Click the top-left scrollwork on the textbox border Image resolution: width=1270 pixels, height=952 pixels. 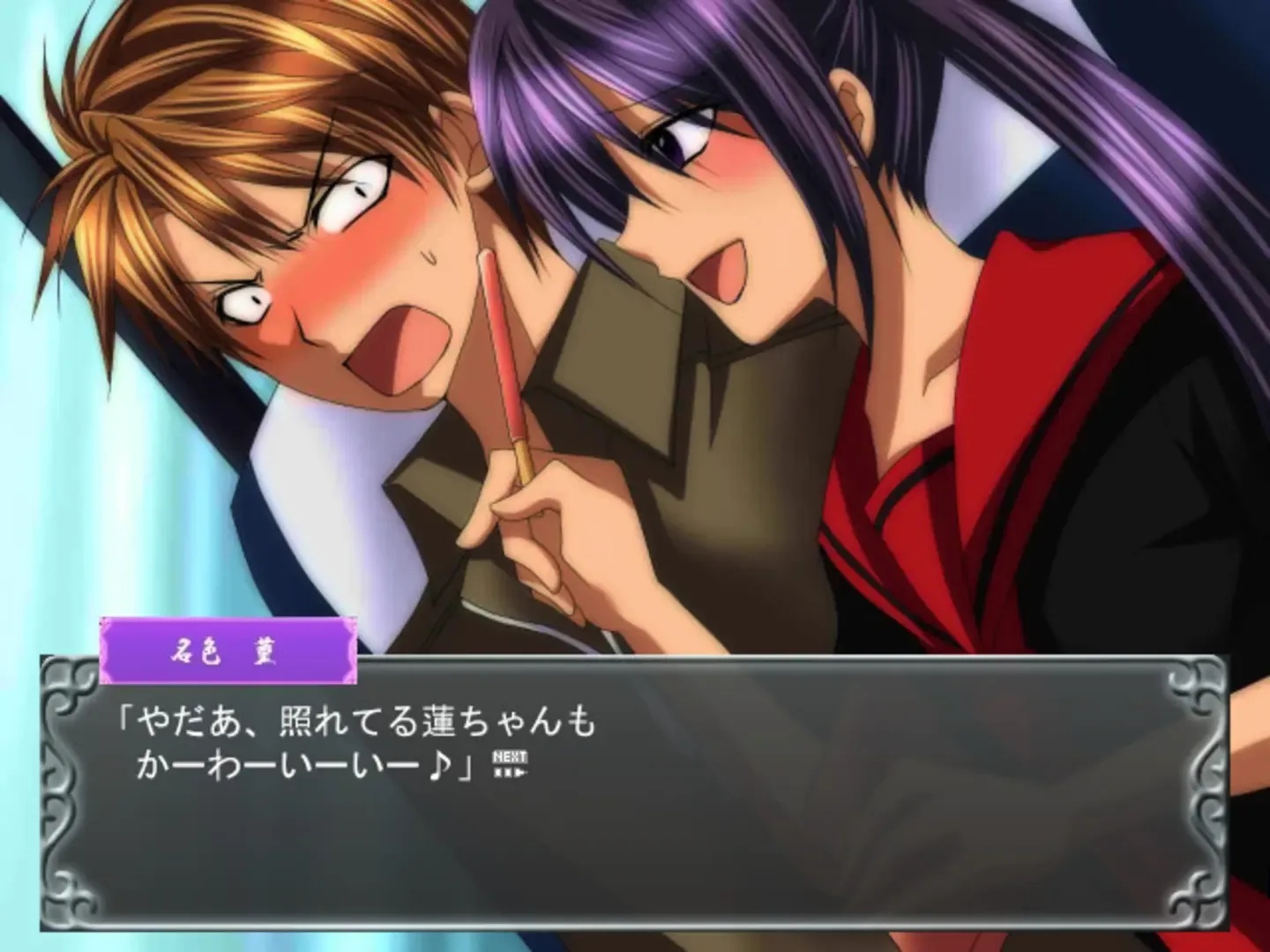pyautogui.click(x=69, y=683)
